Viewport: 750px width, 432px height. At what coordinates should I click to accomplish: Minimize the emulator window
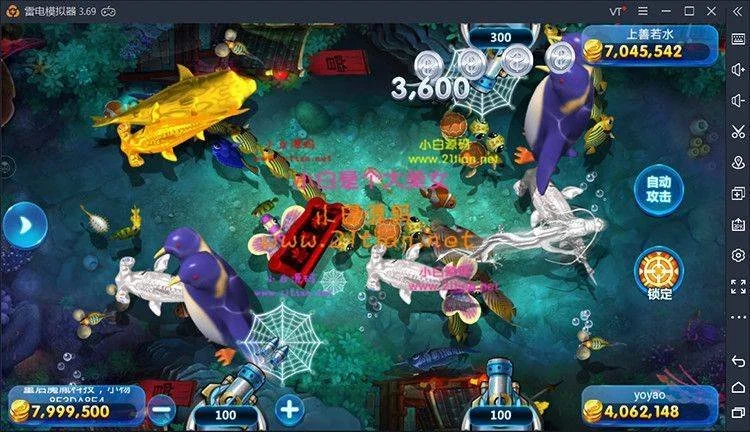coord(664,10)
